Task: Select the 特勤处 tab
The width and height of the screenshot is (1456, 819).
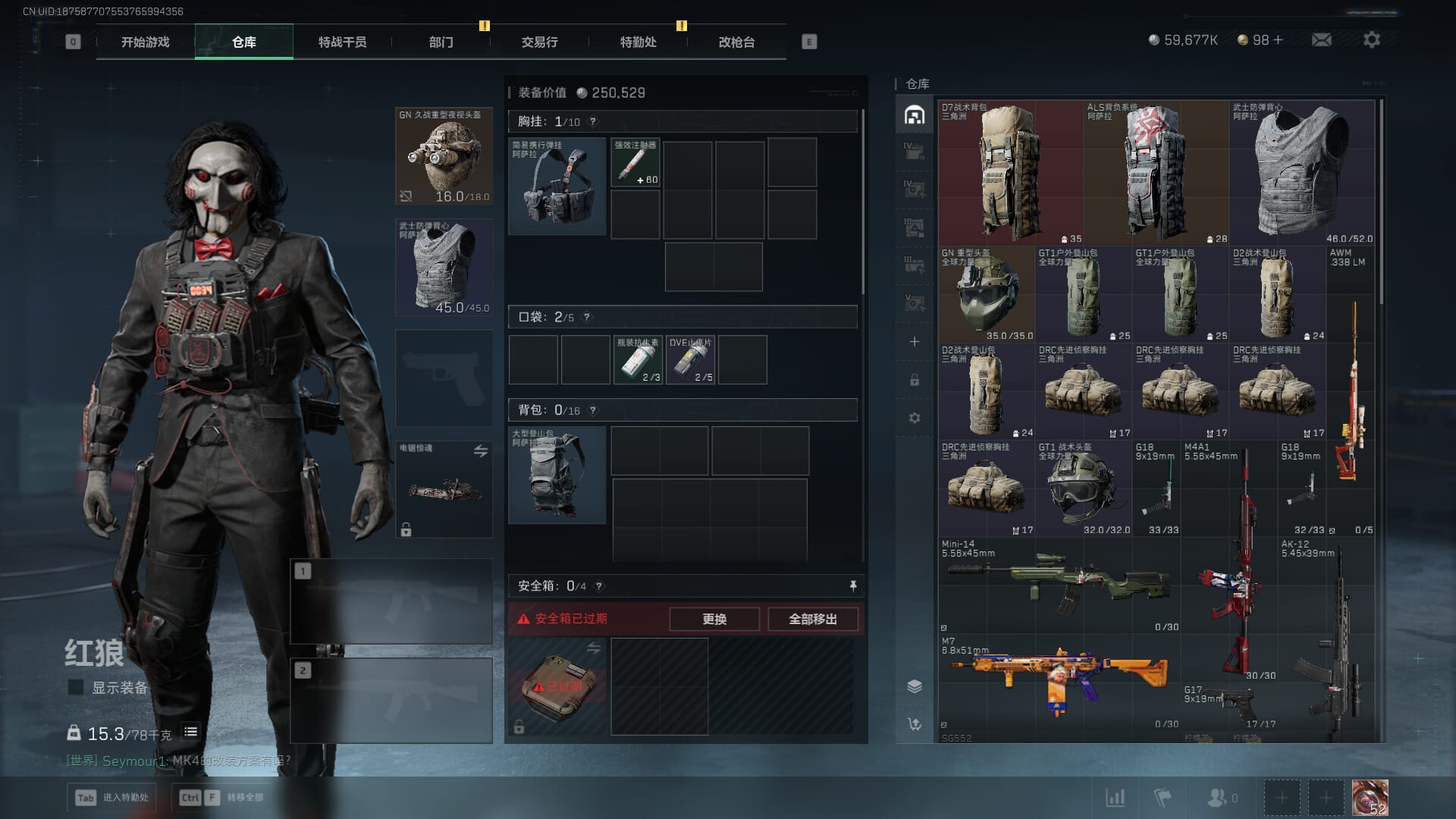Action: point(638,42)
